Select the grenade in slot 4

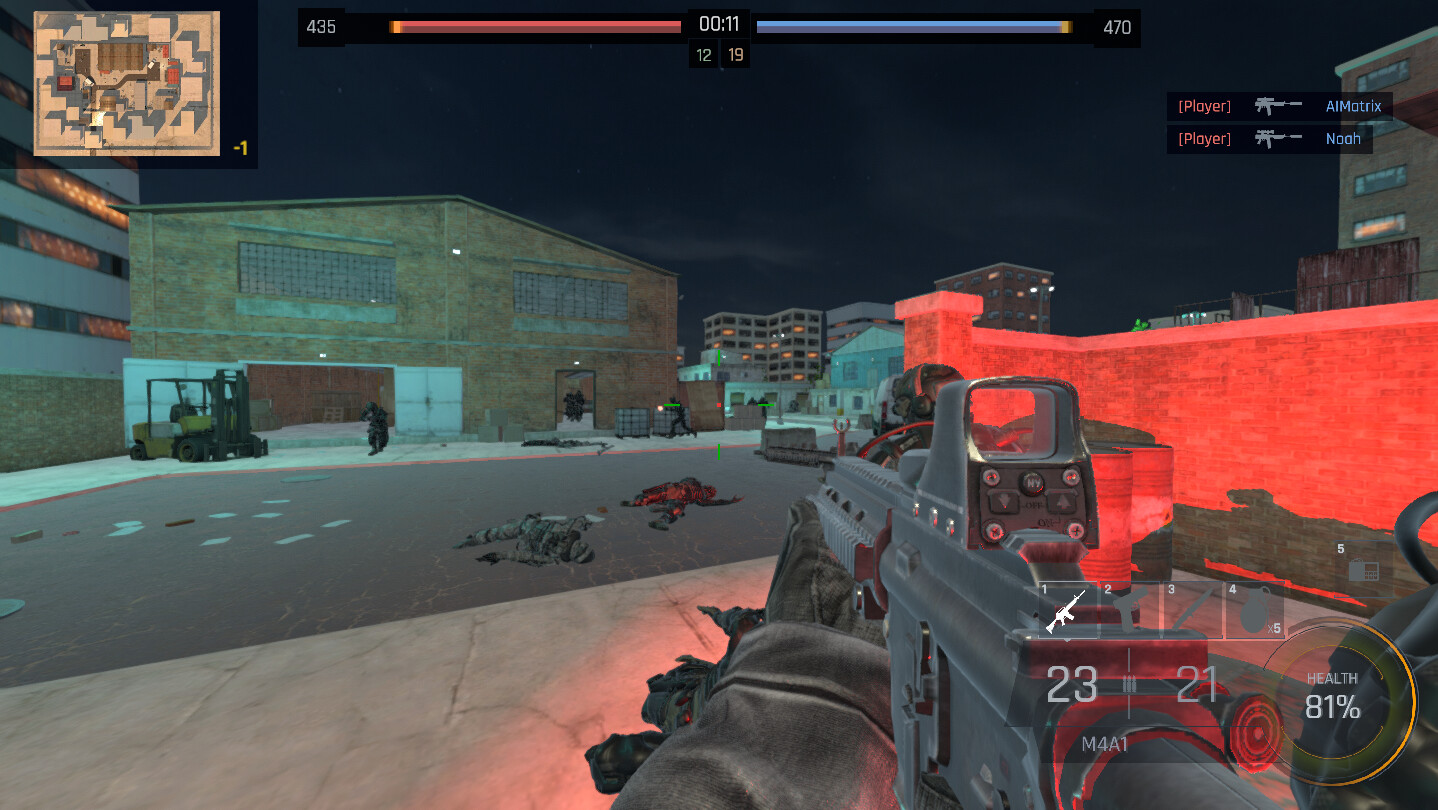tap(1254, 610)
